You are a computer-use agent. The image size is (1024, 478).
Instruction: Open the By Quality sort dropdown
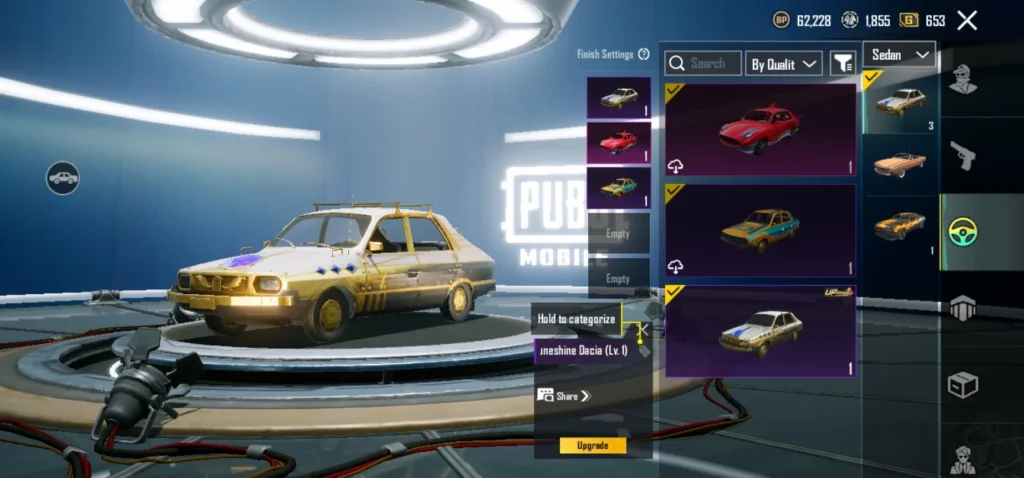click(x=784, y=64)
